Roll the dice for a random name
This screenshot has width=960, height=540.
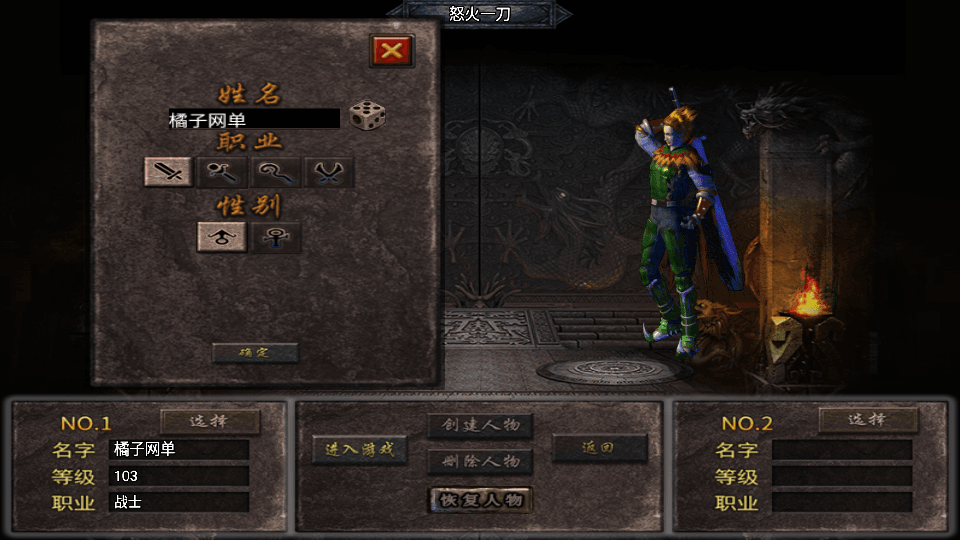click(x=367, y=116)
